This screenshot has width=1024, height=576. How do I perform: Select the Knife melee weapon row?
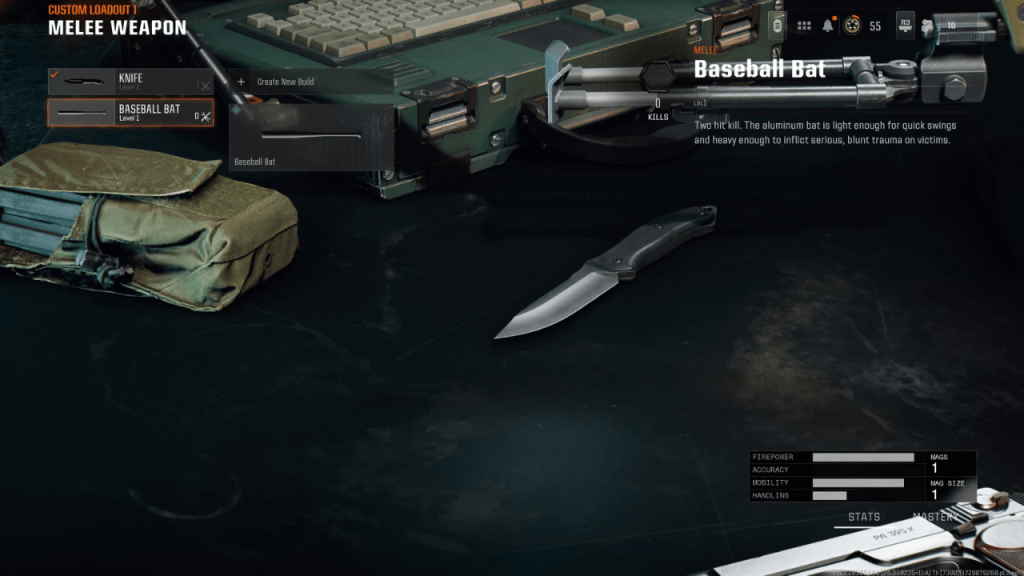(130, 81)
